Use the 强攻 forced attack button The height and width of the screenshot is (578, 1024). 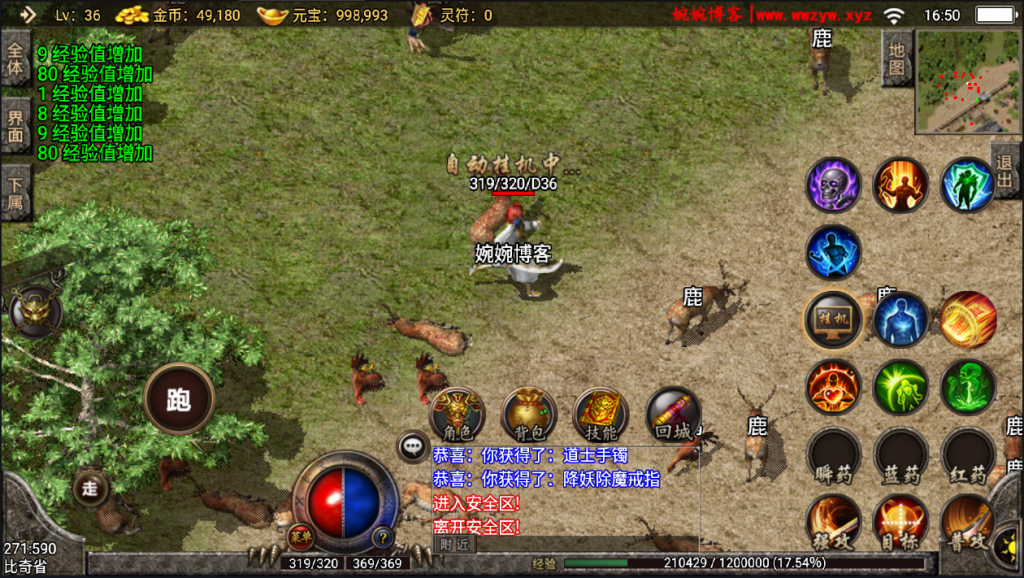pyautogui.click(x=833, y=522)
